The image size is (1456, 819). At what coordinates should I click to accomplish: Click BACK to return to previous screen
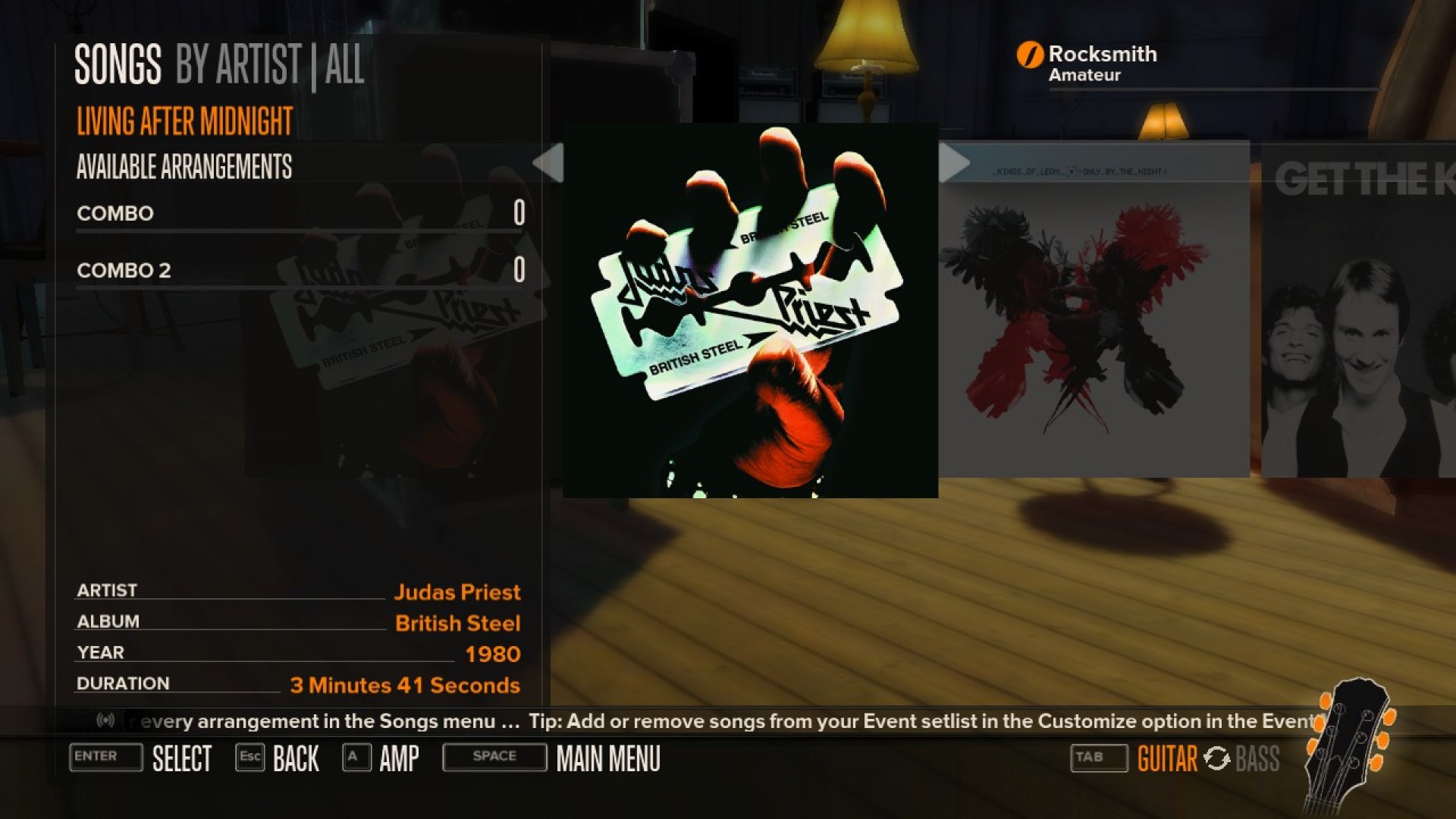click(x=295, y=758)
